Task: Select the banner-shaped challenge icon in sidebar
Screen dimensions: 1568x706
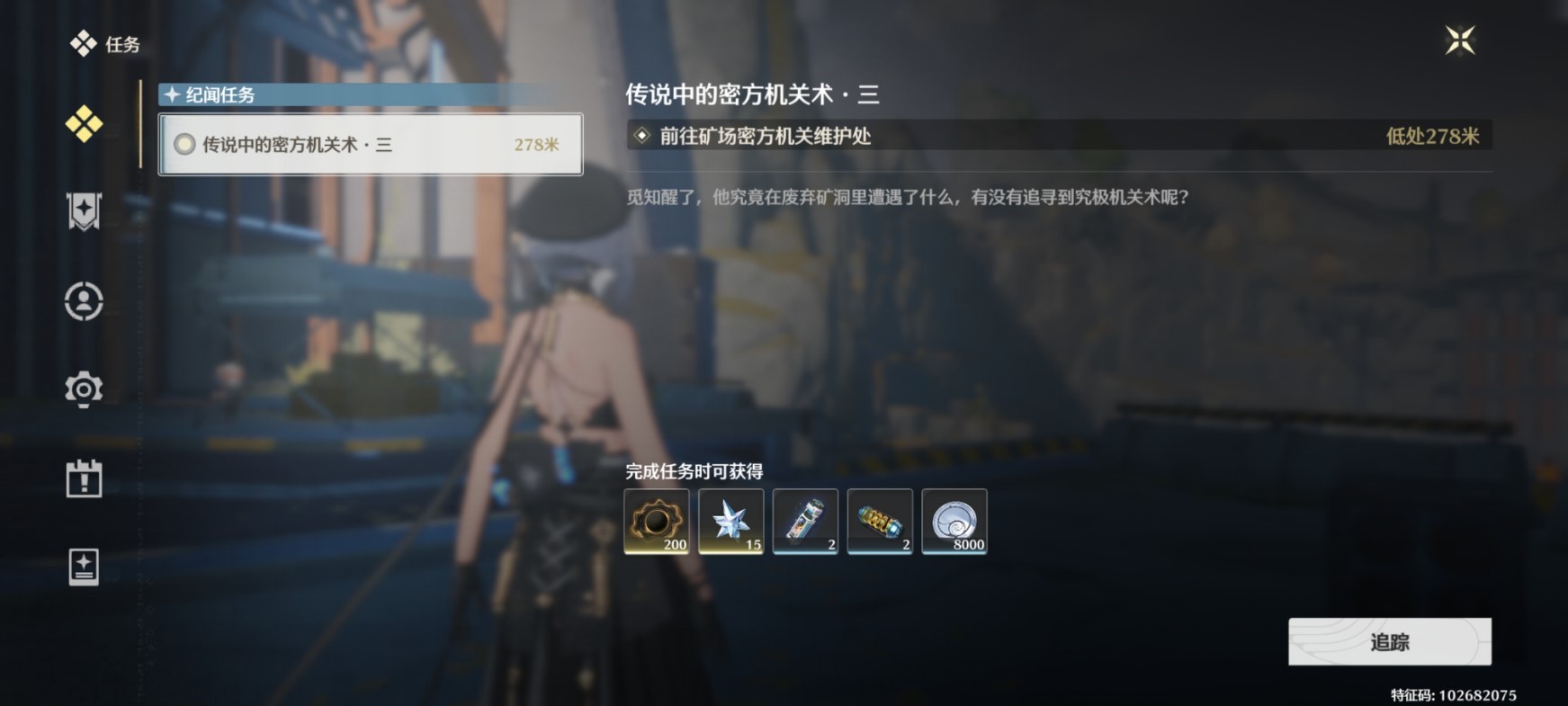Action: pos(84,210)
